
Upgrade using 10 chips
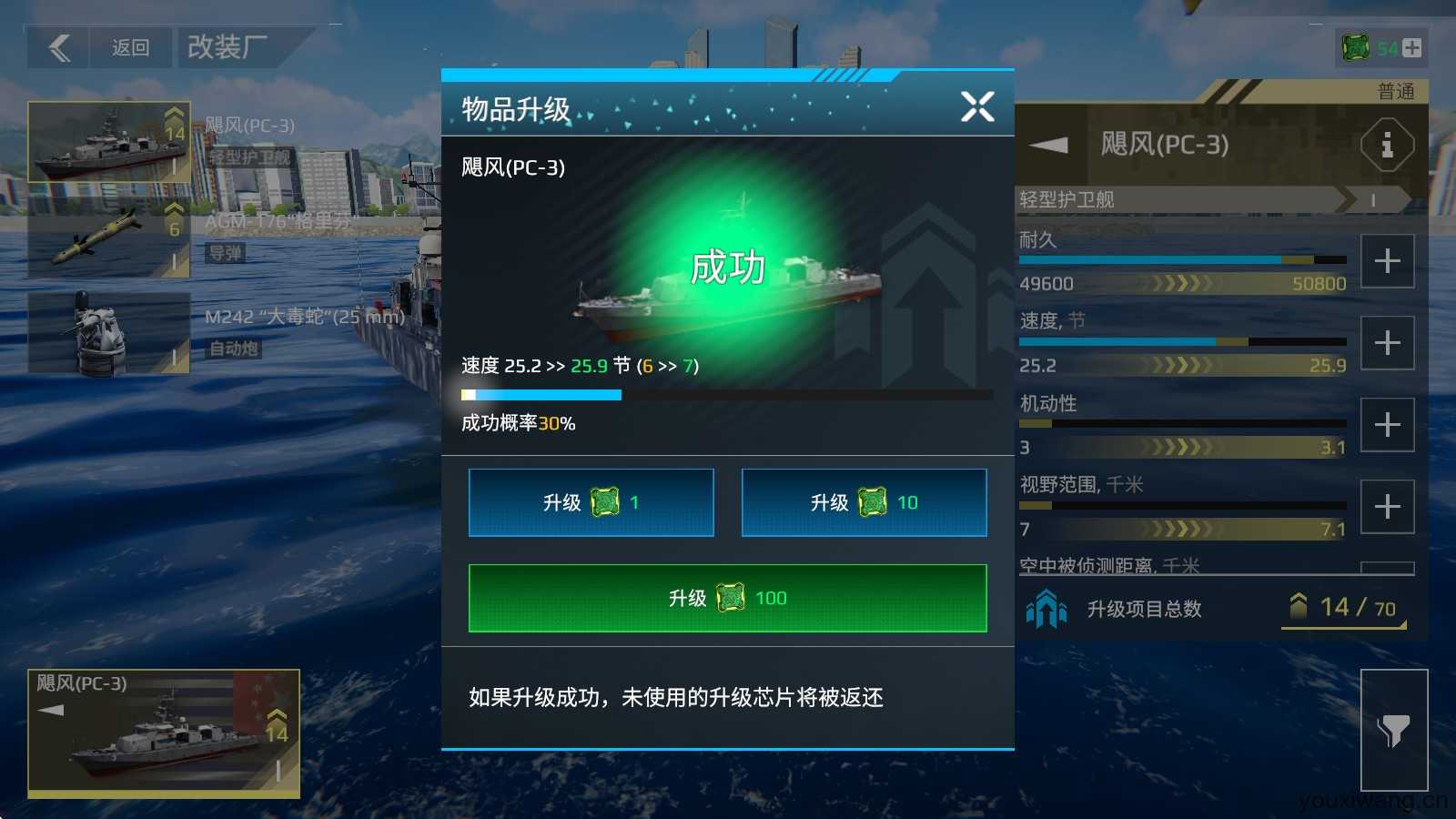pyautogui.click(x=864, y=502)
